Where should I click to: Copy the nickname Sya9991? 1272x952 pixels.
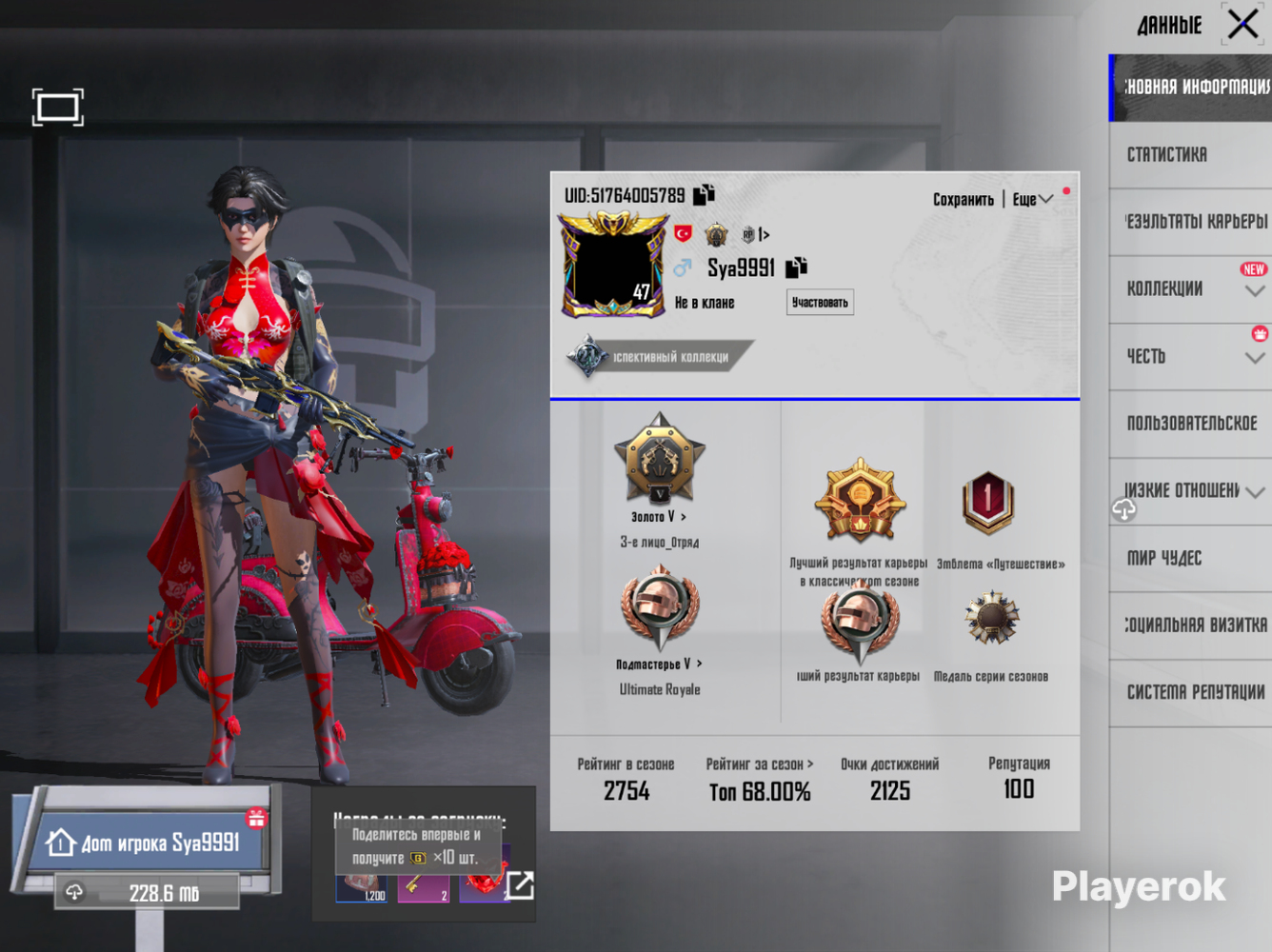[796, 268]
